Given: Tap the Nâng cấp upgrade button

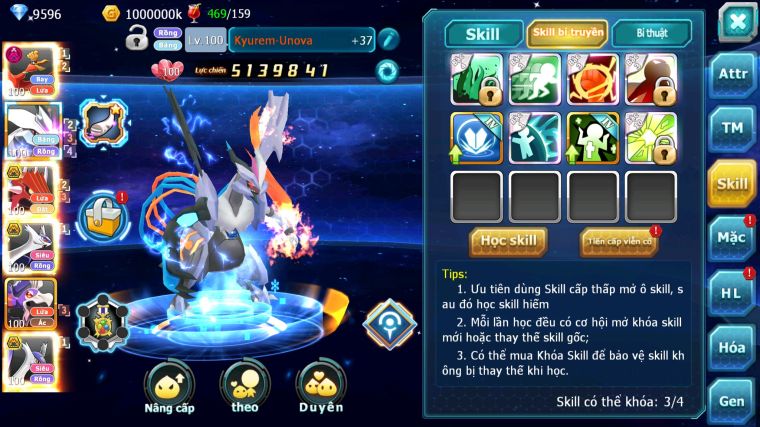Looking at the screenshot, I should pyautogui.click(x=168, y=386).
